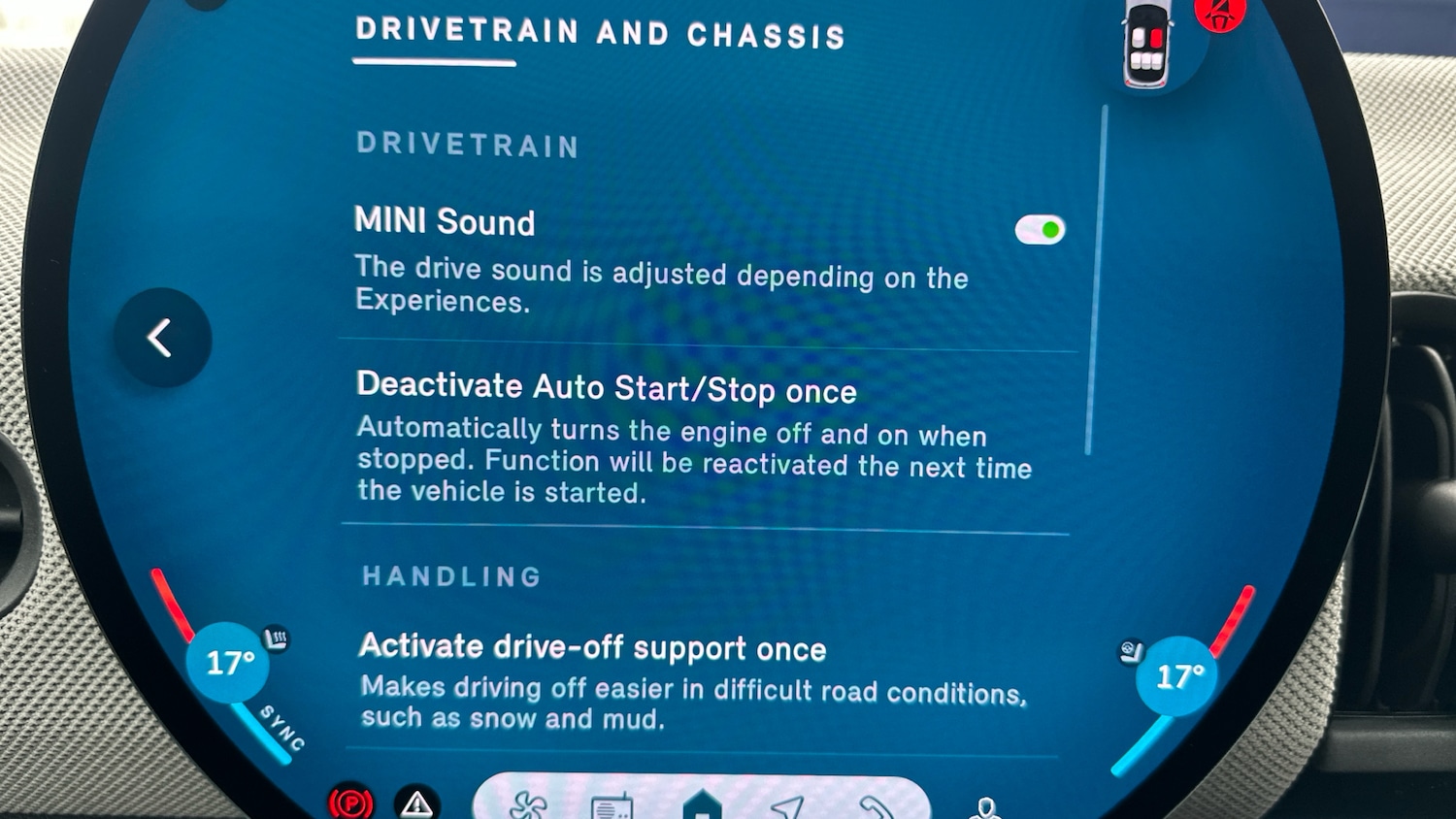Toggle the MINI Sound switch
Image resolution: width=1456 pixels, height=819 pixels.
click(x=1040, y=230)
